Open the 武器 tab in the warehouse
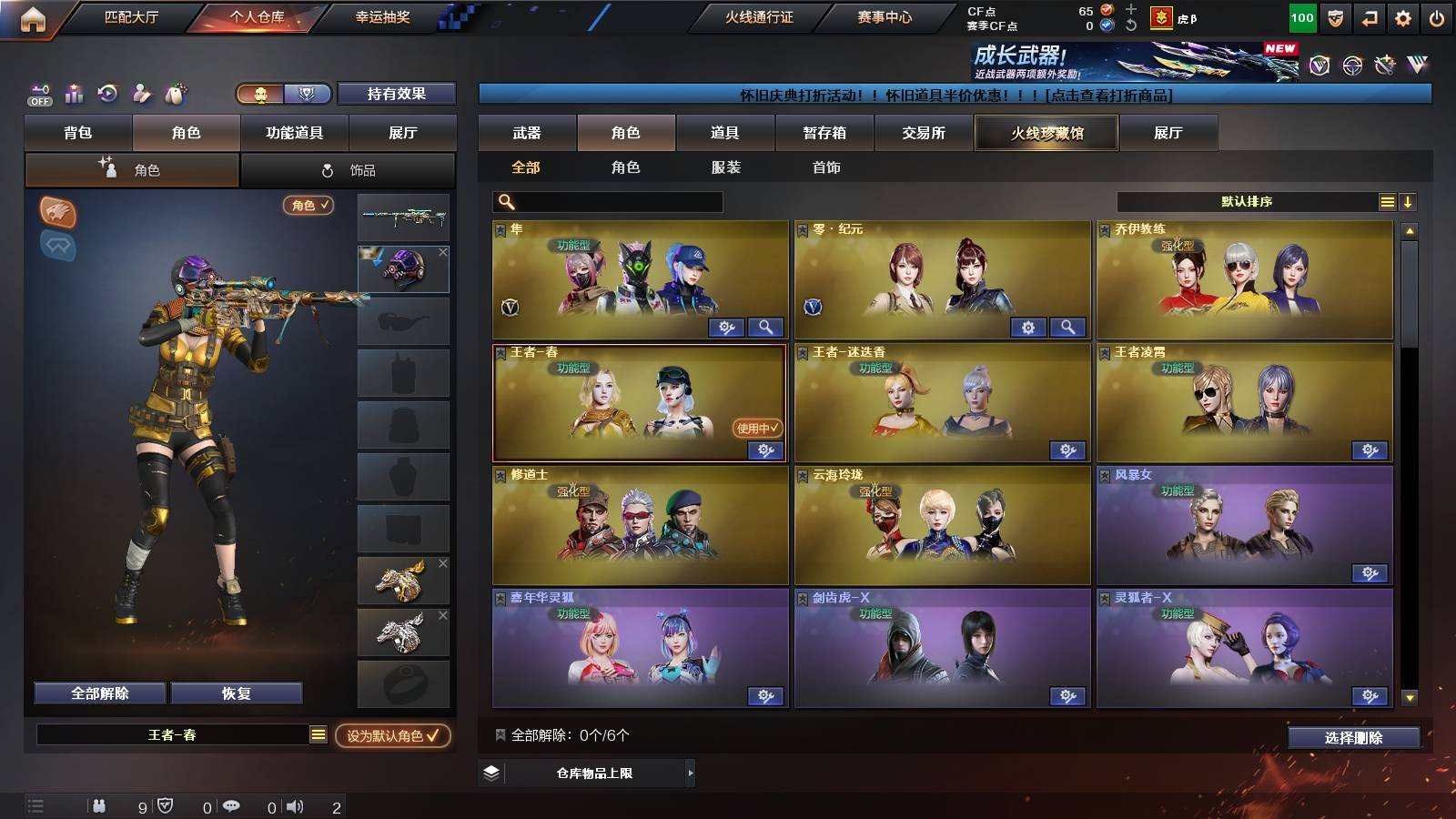Image resolution: width=1456 pixels, height=819 pixels. coord(528,133)
